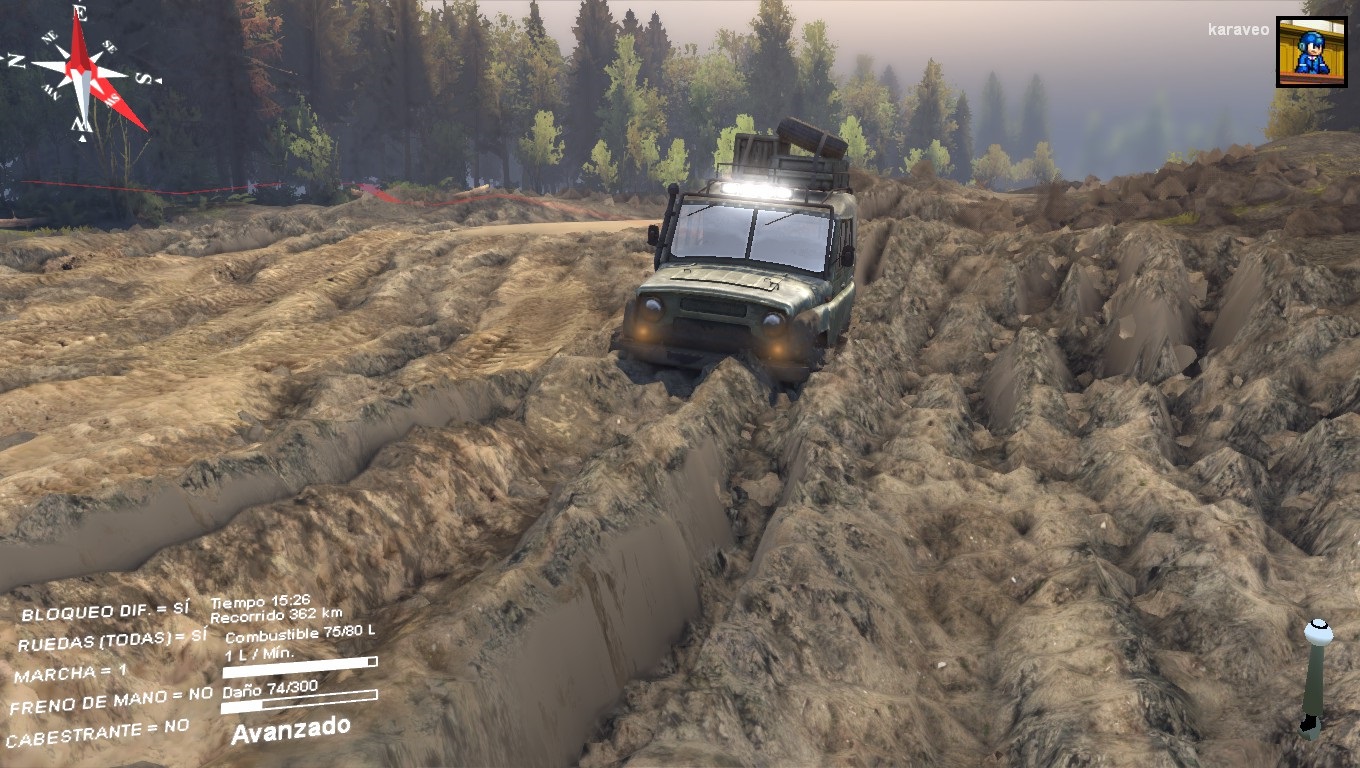Click the gear shifter knob
Viewport: 1360px width, 768px height.
point(1317,632)
